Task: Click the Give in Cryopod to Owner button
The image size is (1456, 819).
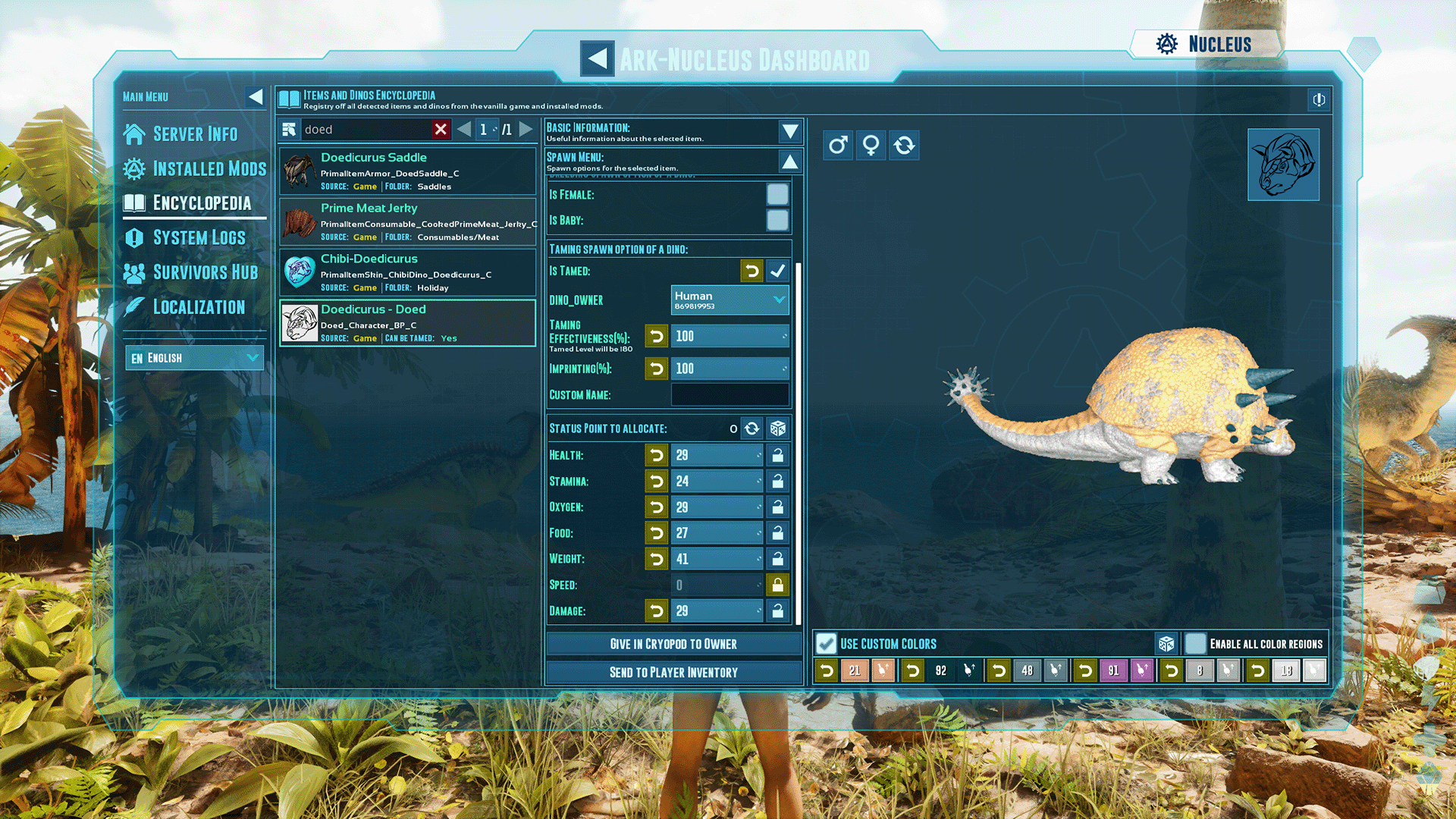Action: coord(673,644)
